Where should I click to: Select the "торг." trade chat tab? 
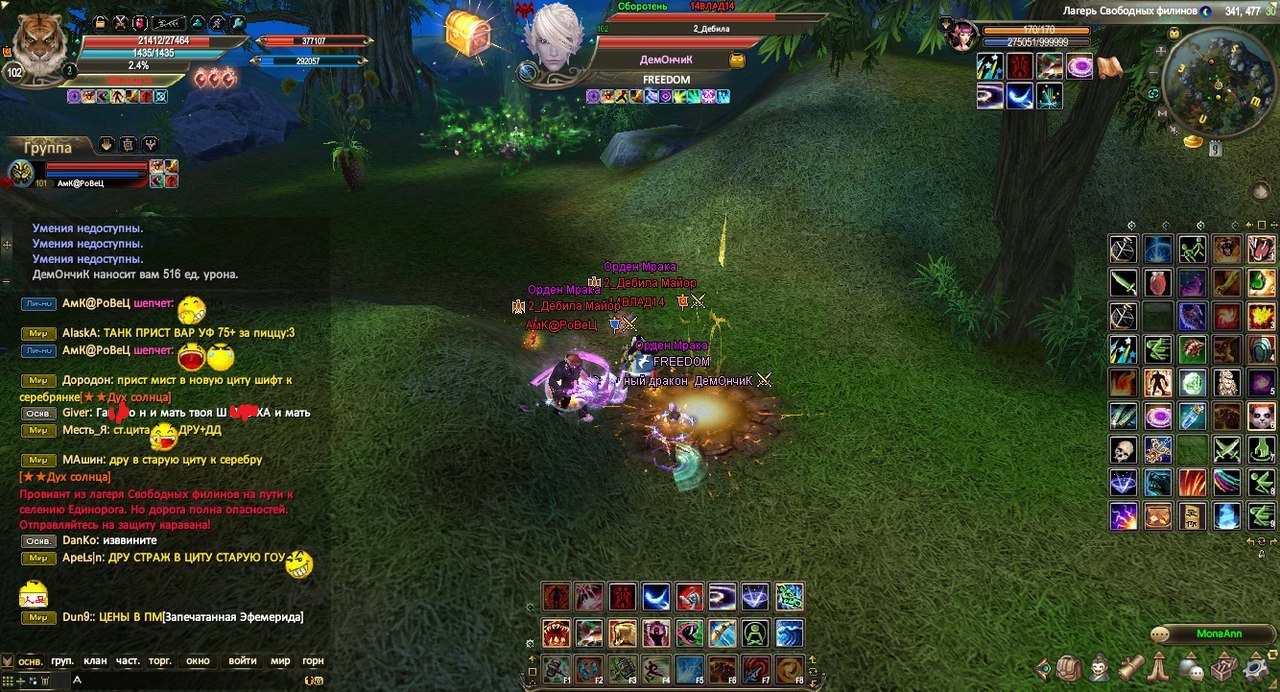pyautogui.click(x=159, y=661)
